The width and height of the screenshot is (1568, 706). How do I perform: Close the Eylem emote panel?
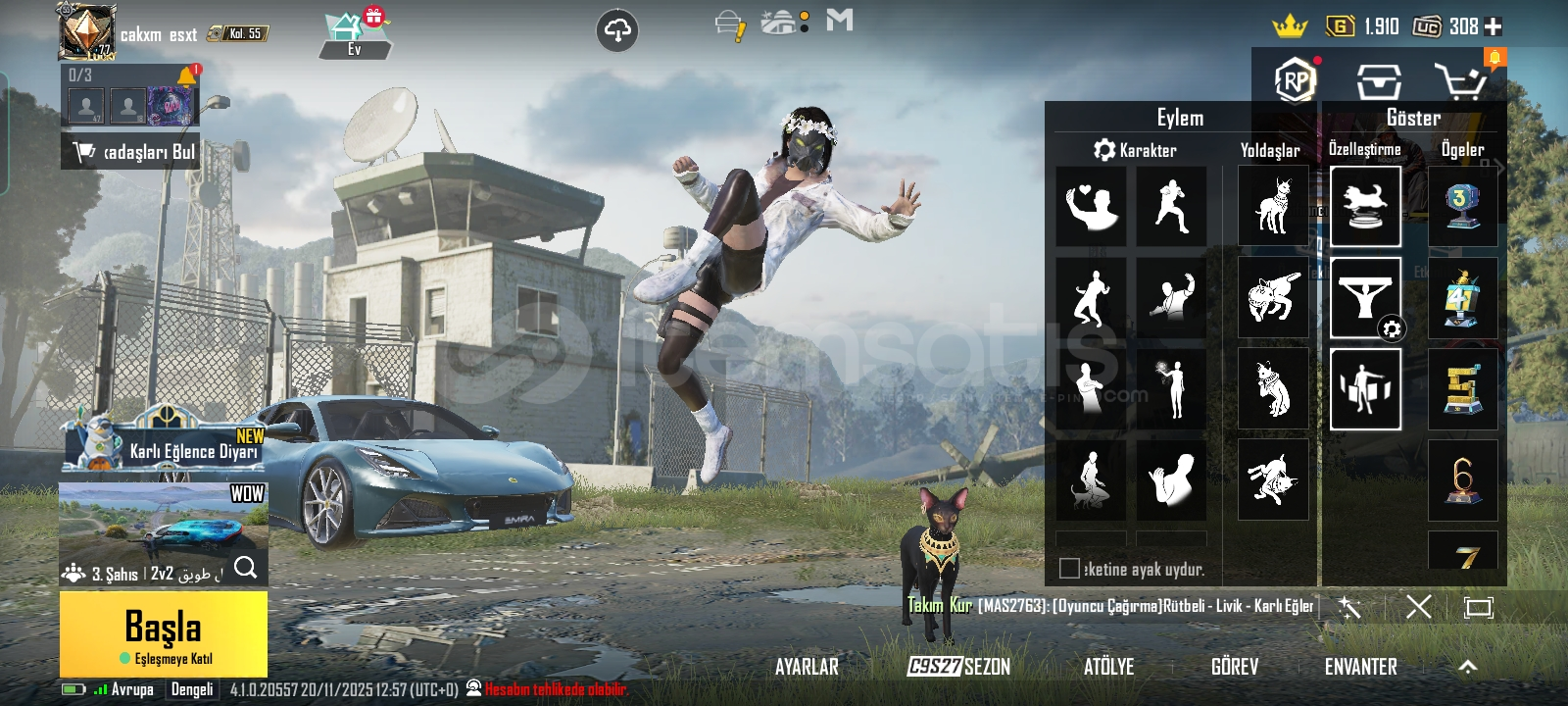(1418, 607)
